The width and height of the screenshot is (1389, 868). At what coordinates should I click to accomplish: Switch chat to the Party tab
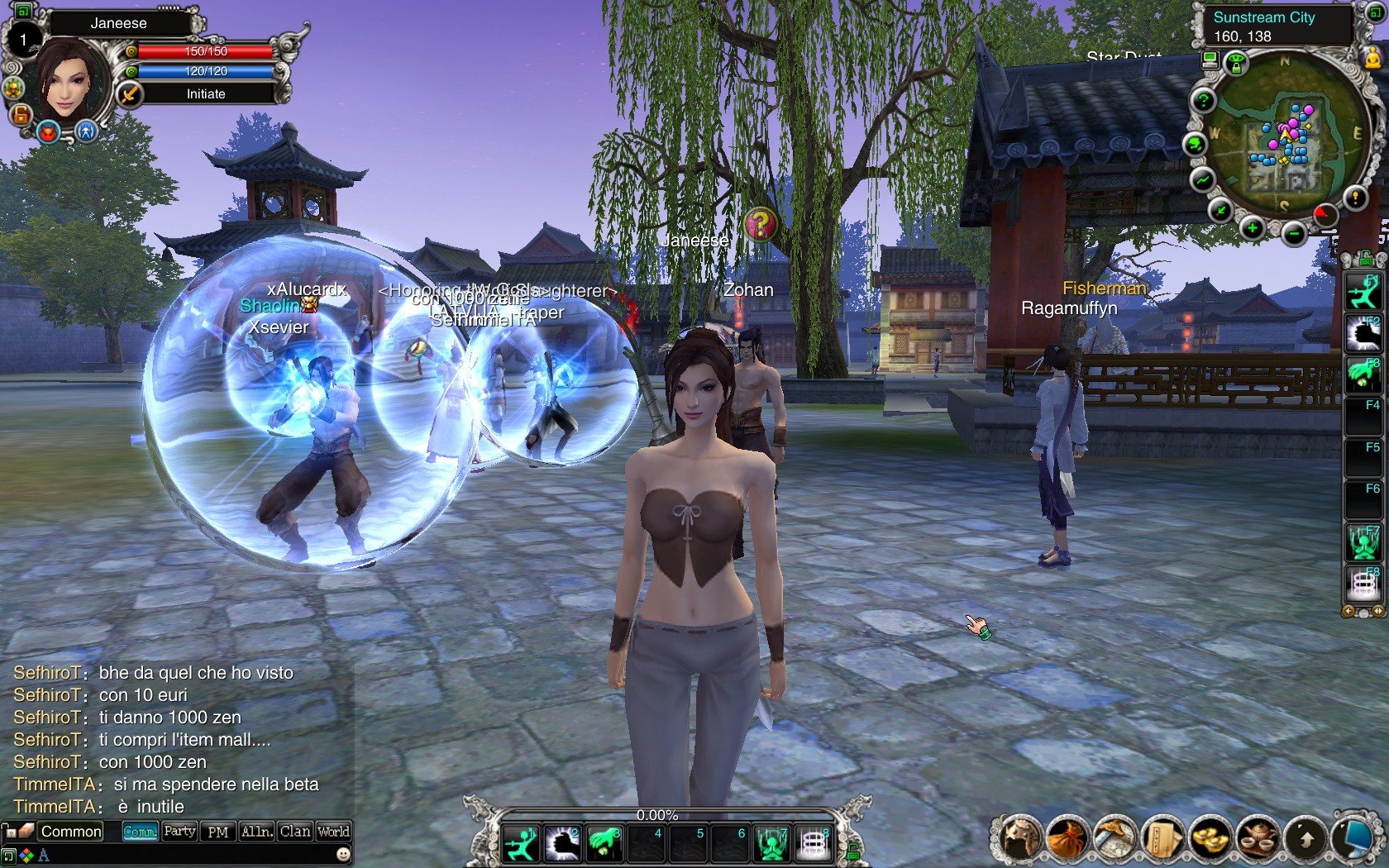point(179,832)
